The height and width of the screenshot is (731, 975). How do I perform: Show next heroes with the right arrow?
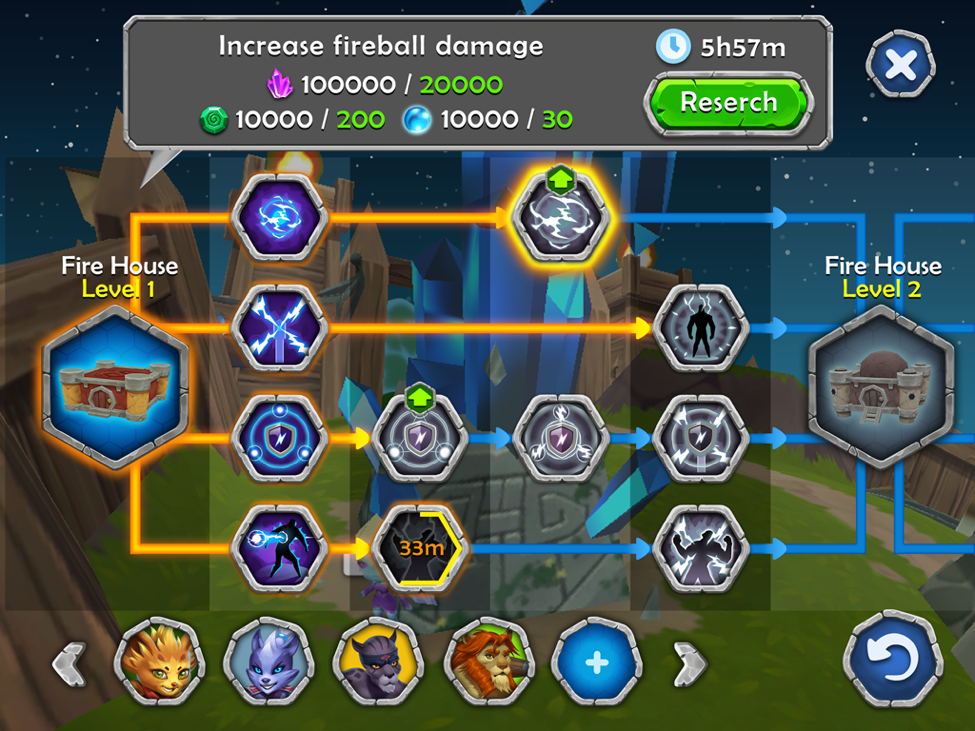689,663
